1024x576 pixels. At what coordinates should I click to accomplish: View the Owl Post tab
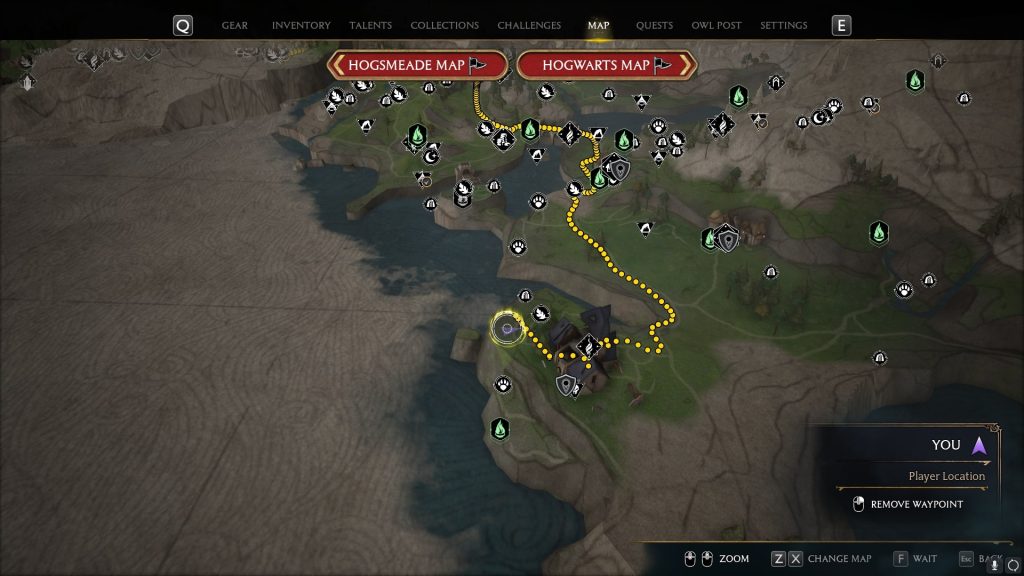coord(716,25)
